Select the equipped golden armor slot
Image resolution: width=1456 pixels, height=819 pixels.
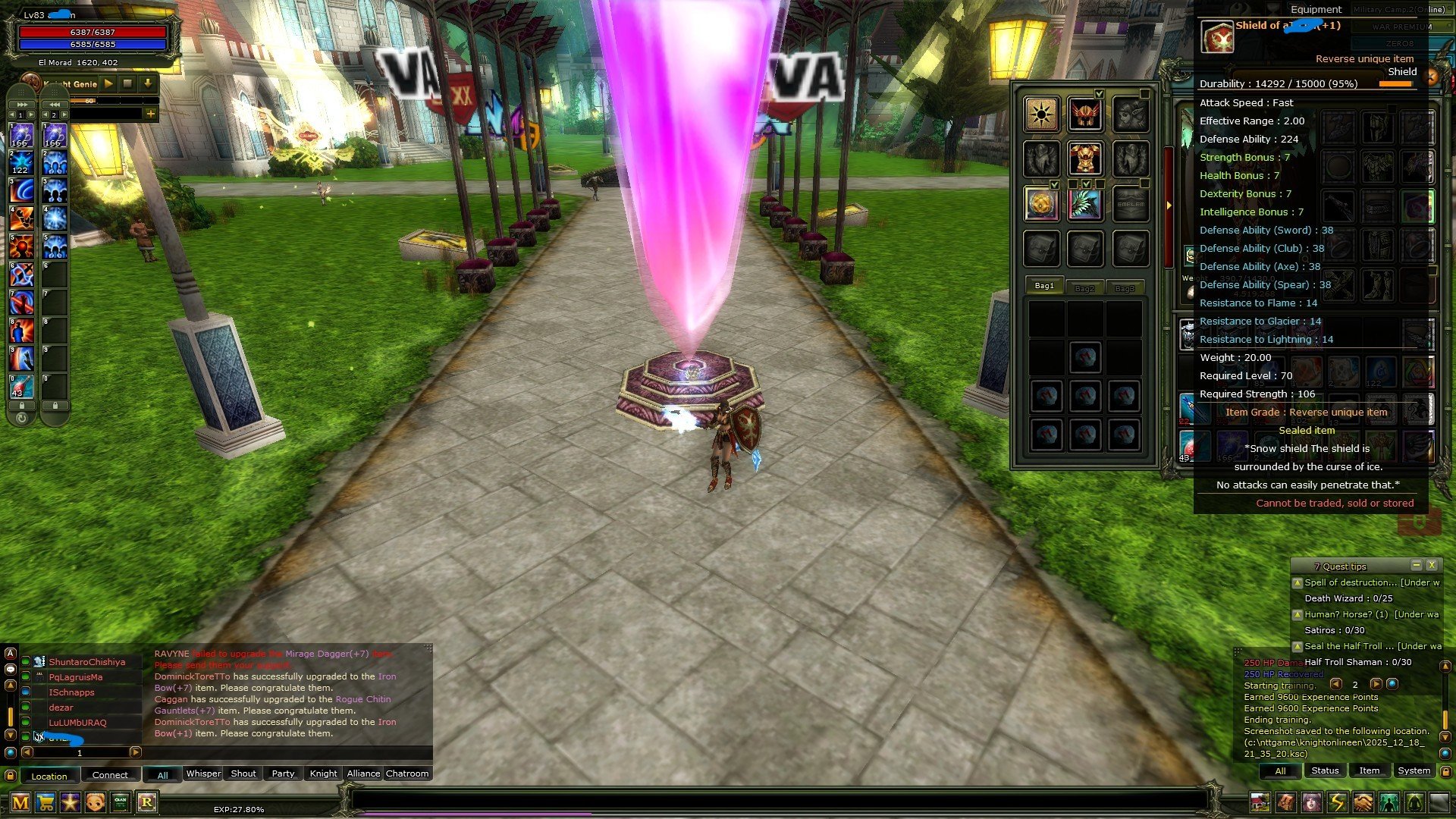tap(1084, 157)
